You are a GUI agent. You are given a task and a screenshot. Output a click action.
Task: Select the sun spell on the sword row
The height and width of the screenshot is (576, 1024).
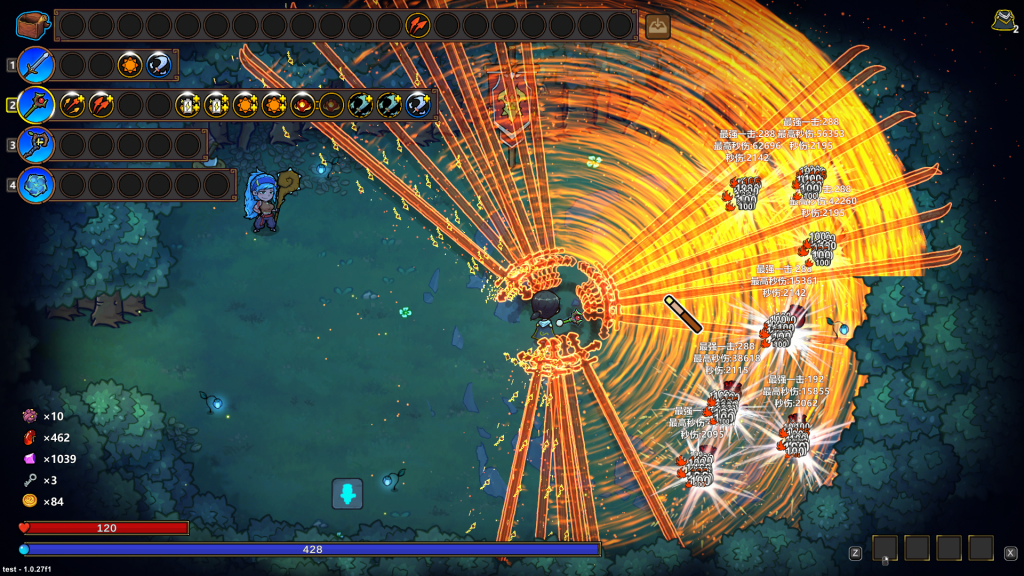coord(130,65)
